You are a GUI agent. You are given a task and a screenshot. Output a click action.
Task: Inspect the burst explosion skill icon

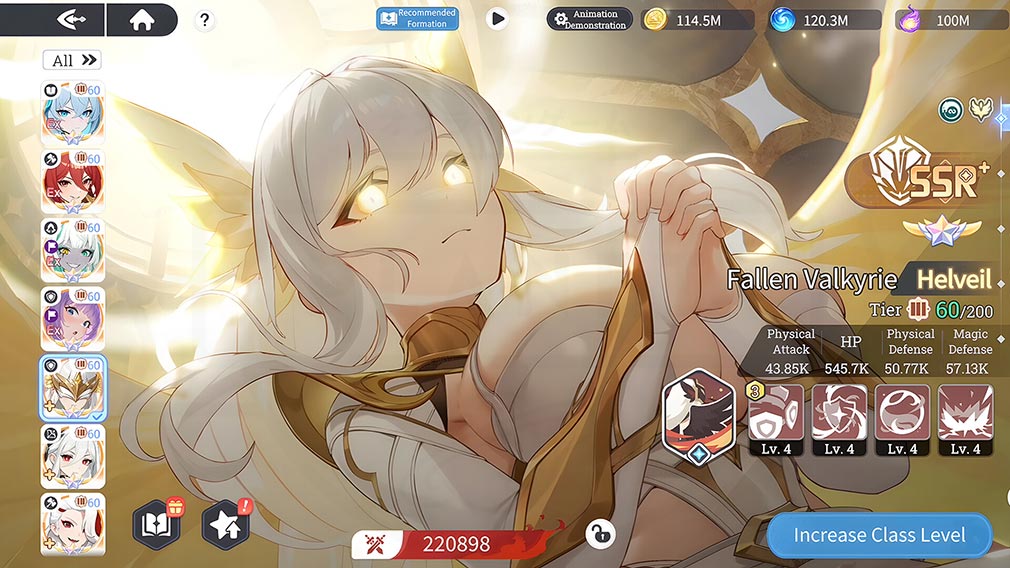point(966,413)
